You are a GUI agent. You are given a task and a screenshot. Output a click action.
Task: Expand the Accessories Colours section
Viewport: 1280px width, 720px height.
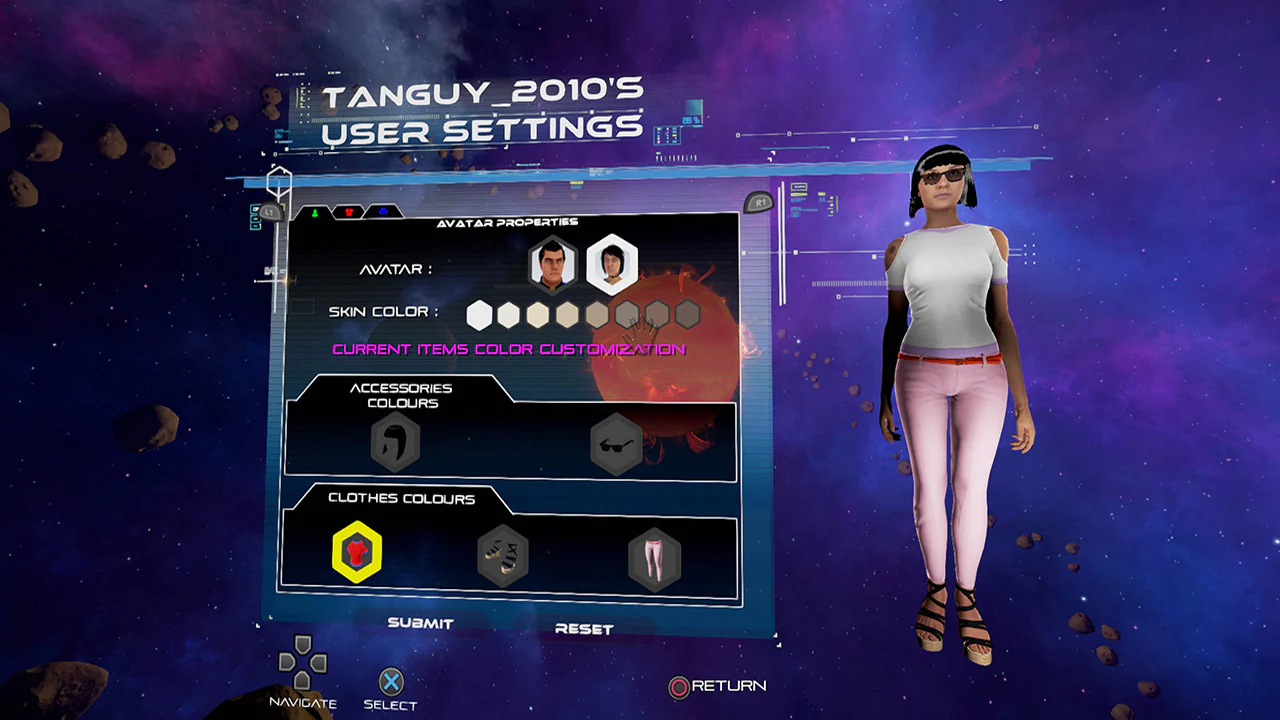[403, 395]
